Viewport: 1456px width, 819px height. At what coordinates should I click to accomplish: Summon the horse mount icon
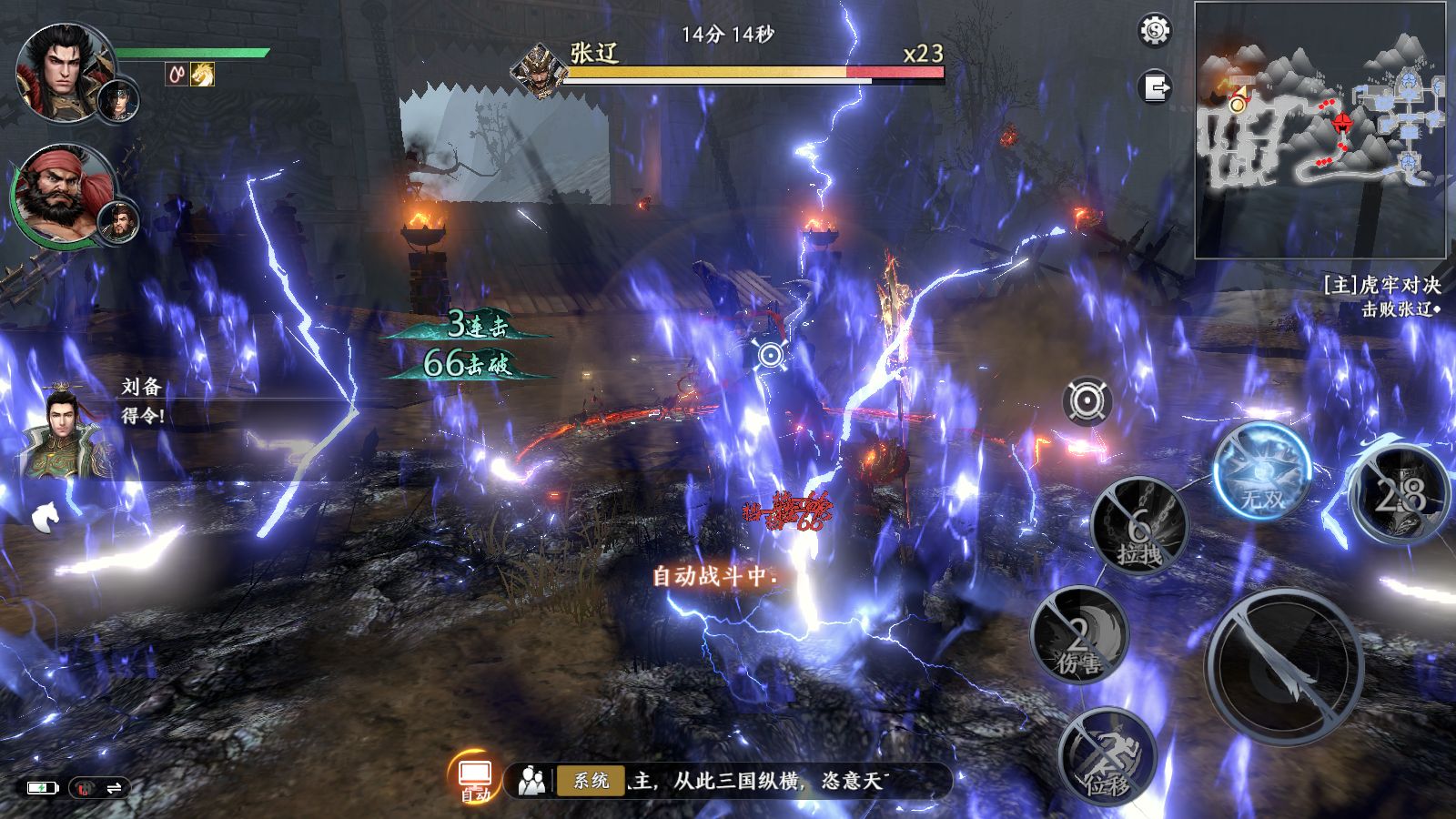pos(45,517)
